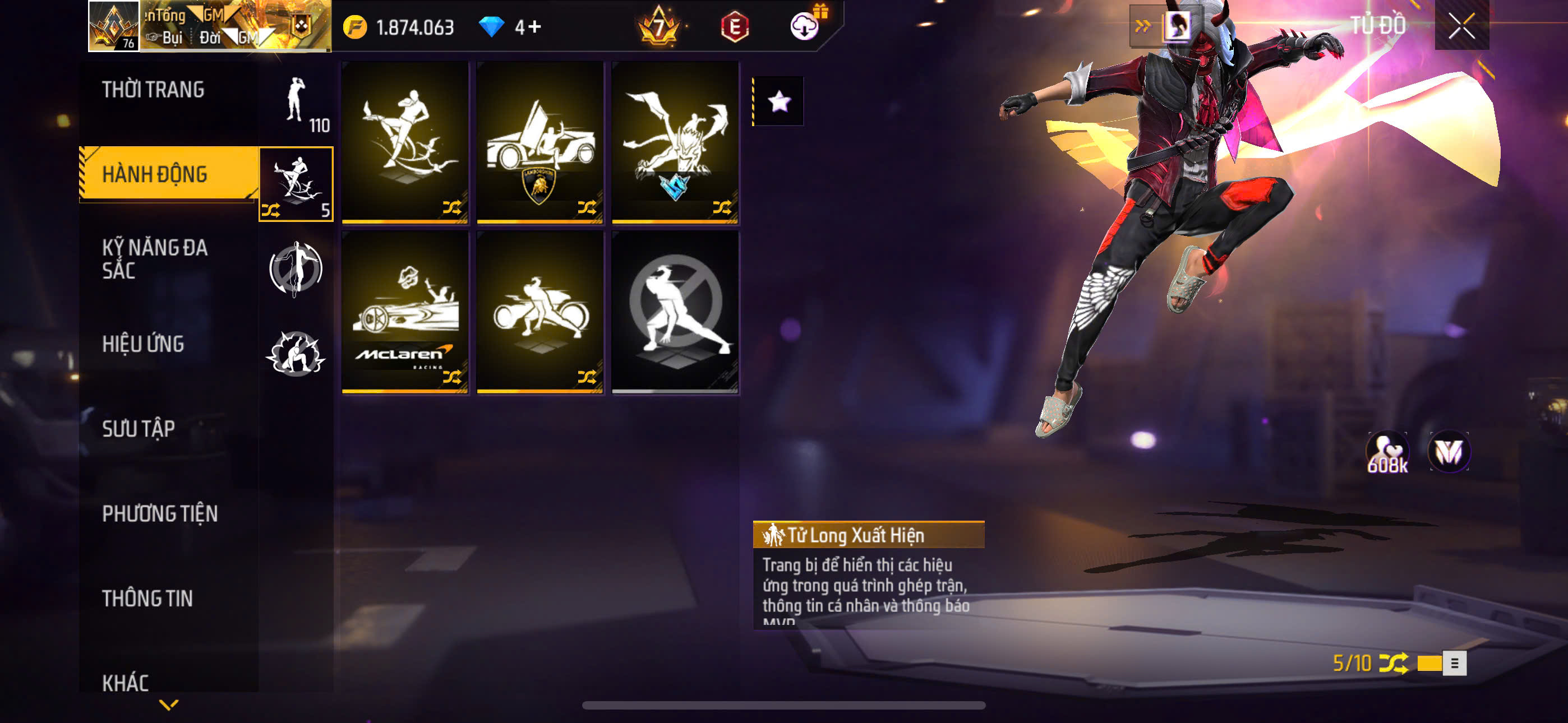Select the all-emotes subcategory showing 110

click(297, 104)
